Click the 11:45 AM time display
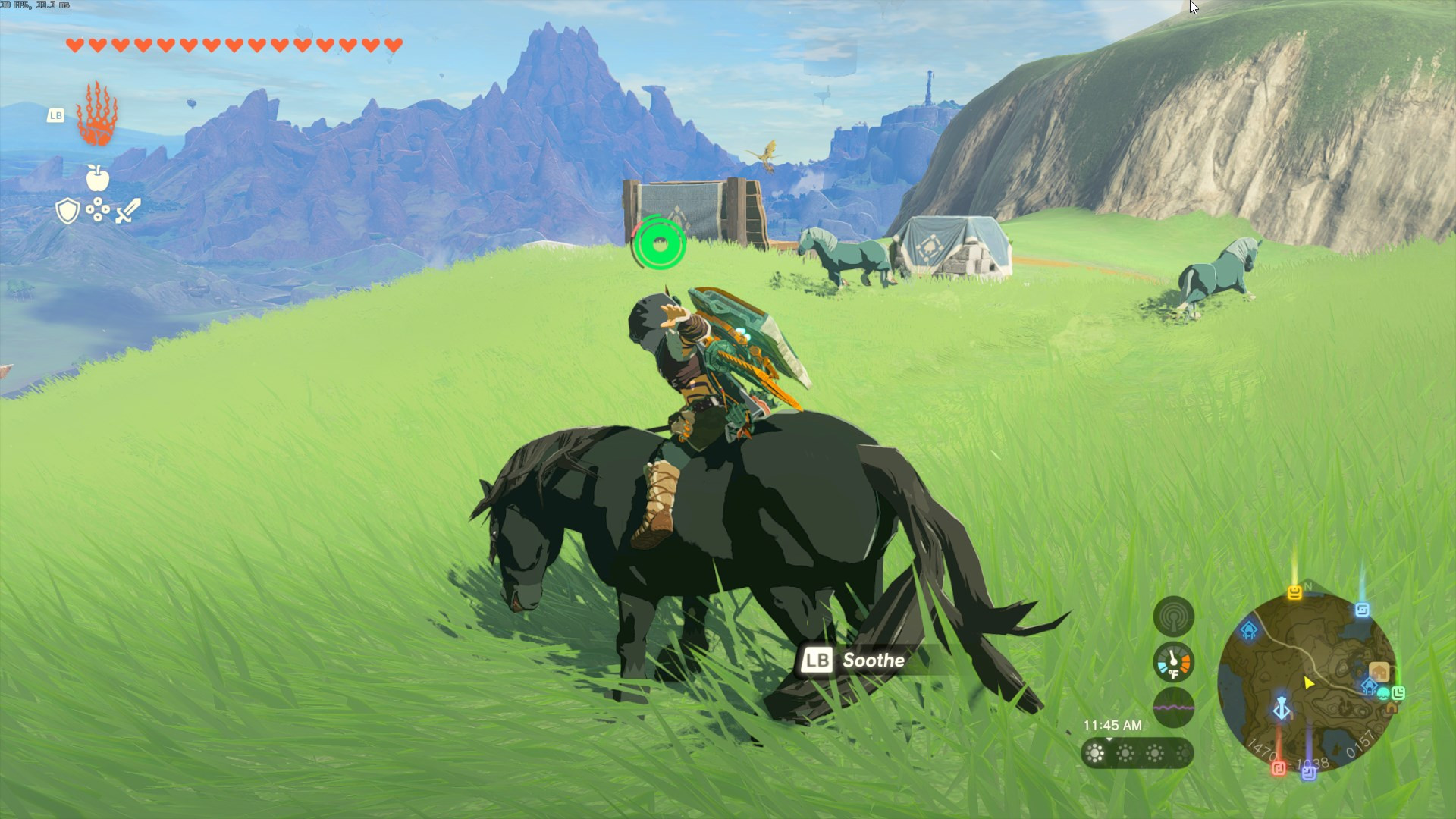Image resolution: width=1456 pixels, height=819 pixels. pos(1112,725)
